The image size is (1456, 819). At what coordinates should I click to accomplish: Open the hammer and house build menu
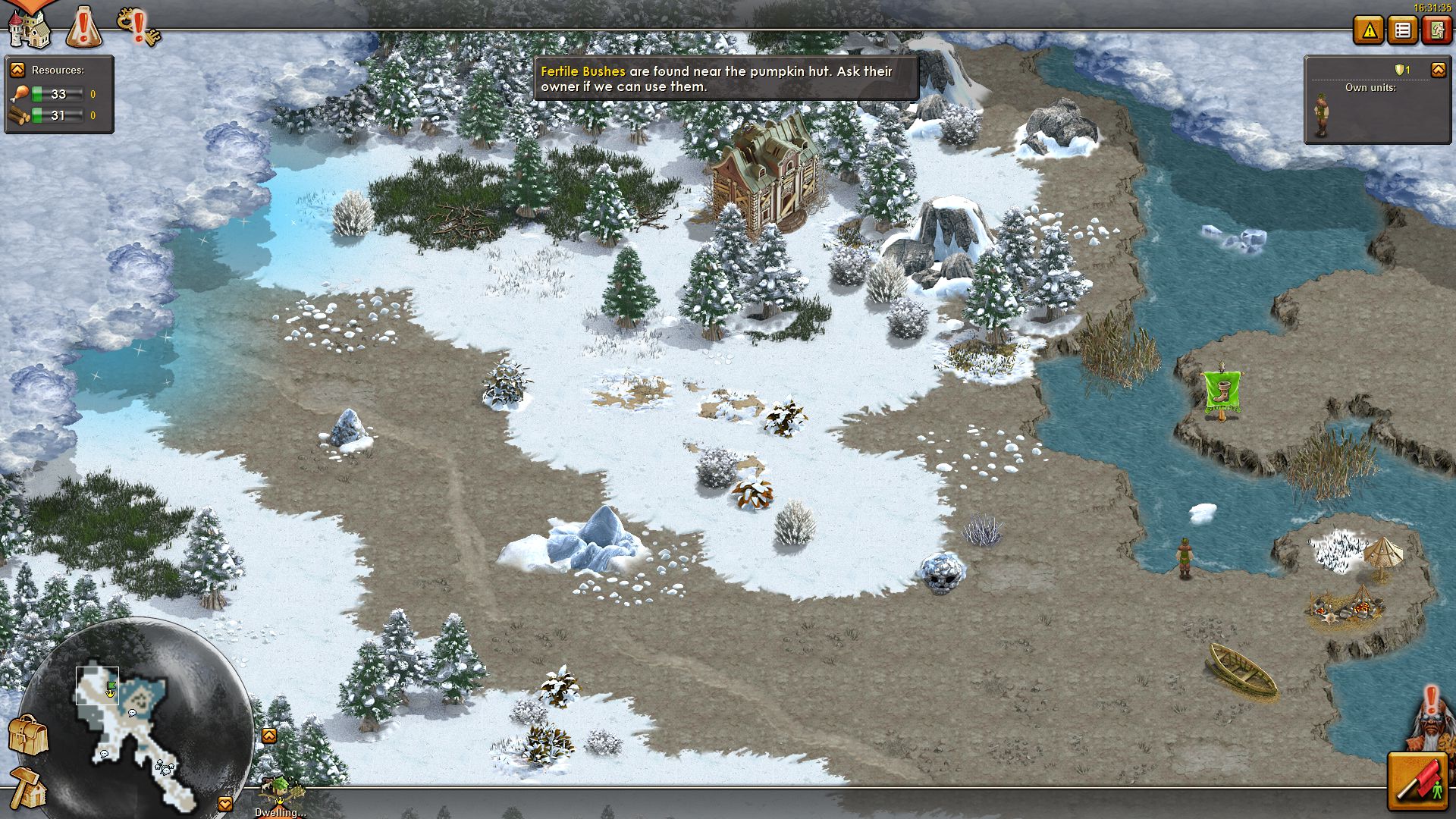coord(28,789)
